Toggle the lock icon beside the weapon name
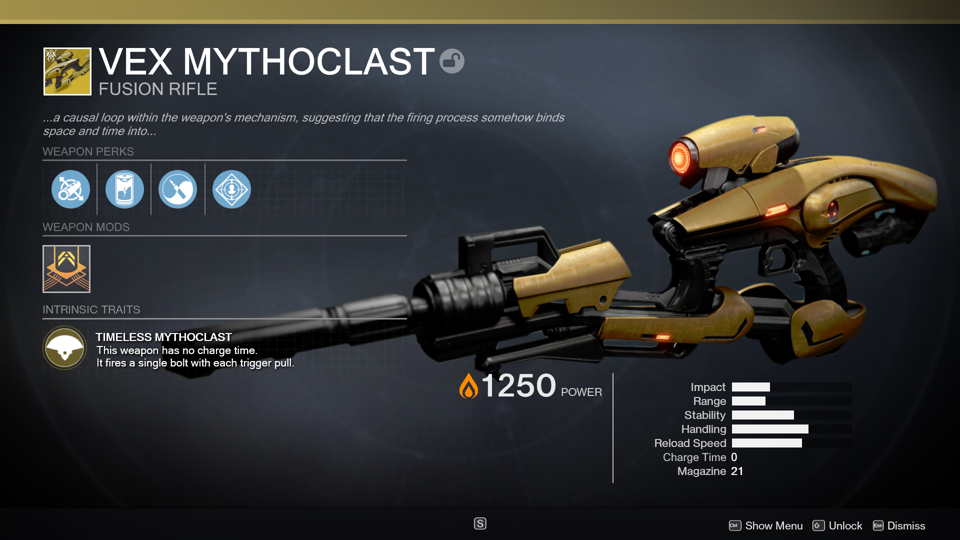The height and width of the screenshot is (540, 960). point(452,62)
